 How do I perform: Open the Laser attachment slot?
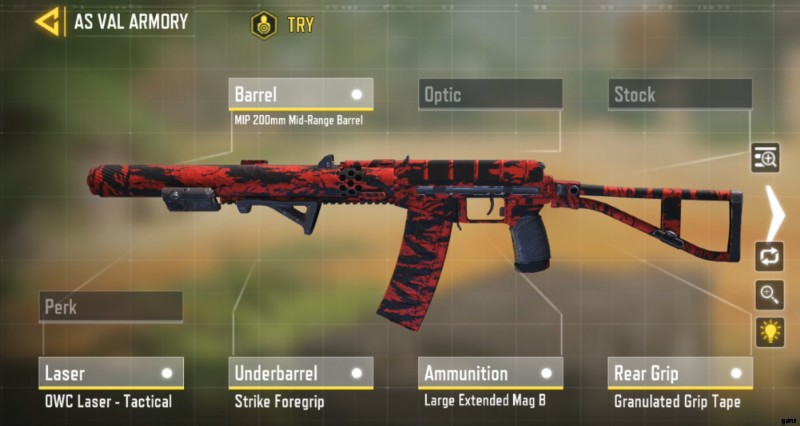pos(110,373)
